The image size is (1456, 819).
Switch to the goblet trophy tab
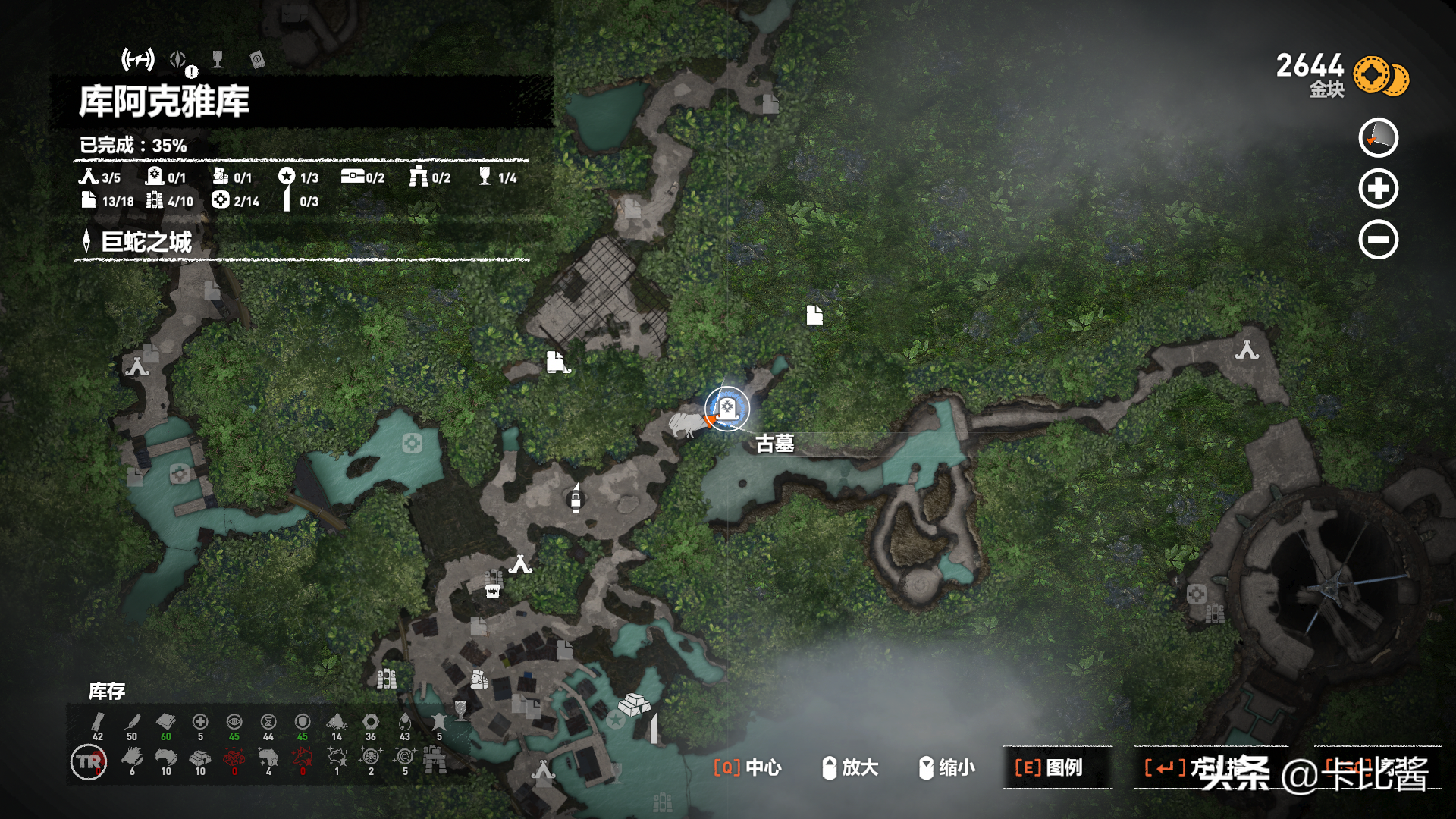[x=218, y=59]
